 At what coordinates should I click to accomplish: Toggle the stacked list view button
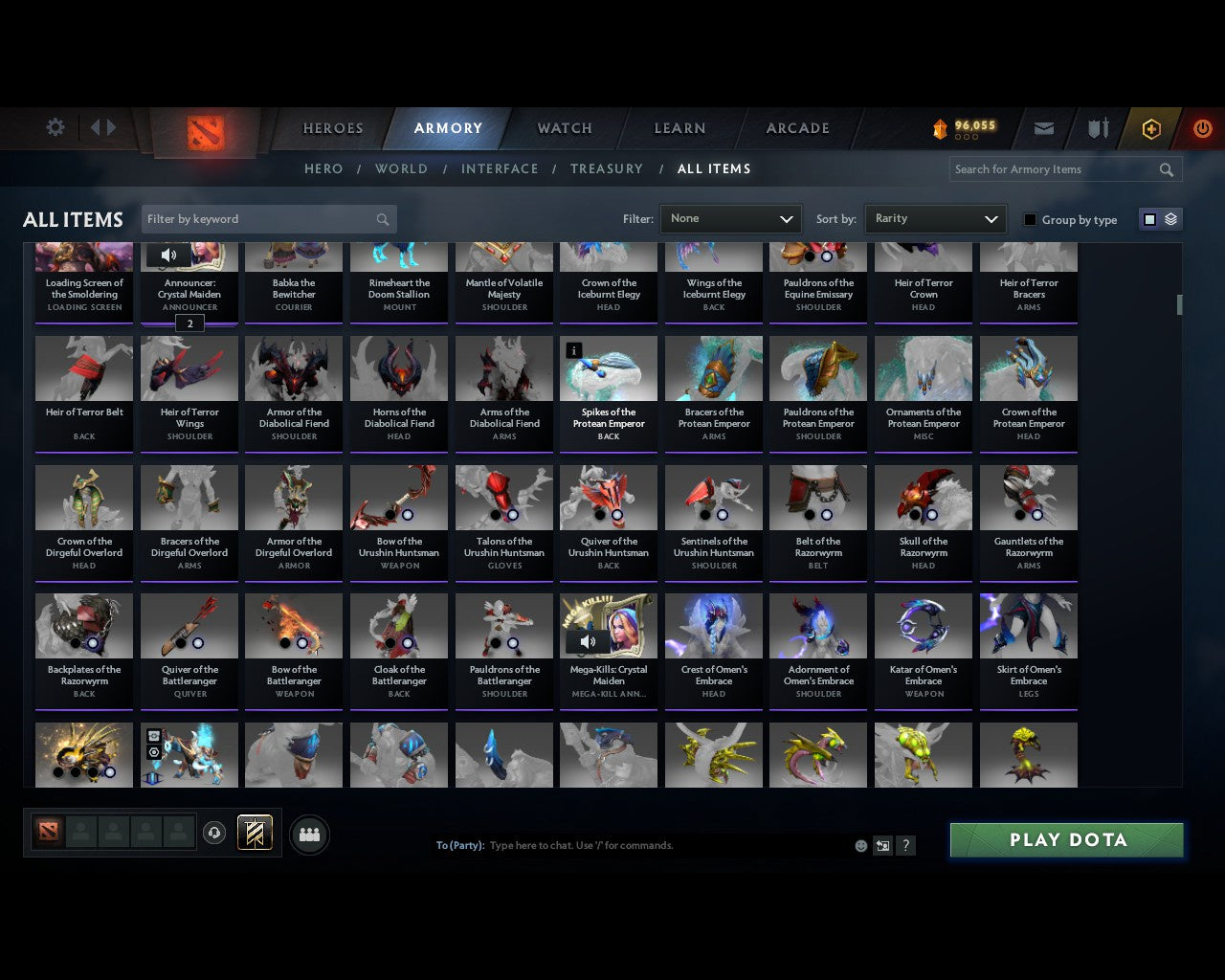[x=1169, y=219]
